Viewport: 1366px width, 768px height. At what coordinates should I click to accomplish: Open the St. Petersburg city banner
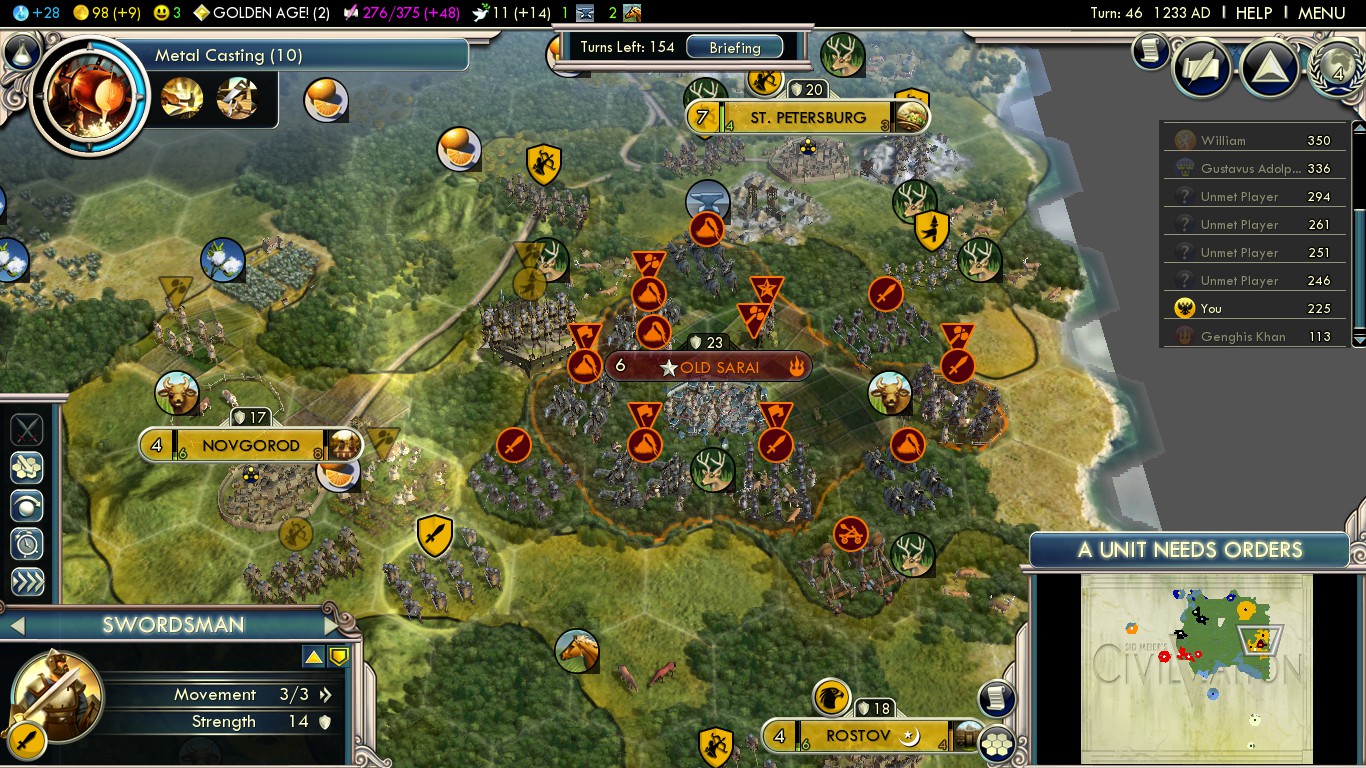pyautogui.click(x=808, y=118)
